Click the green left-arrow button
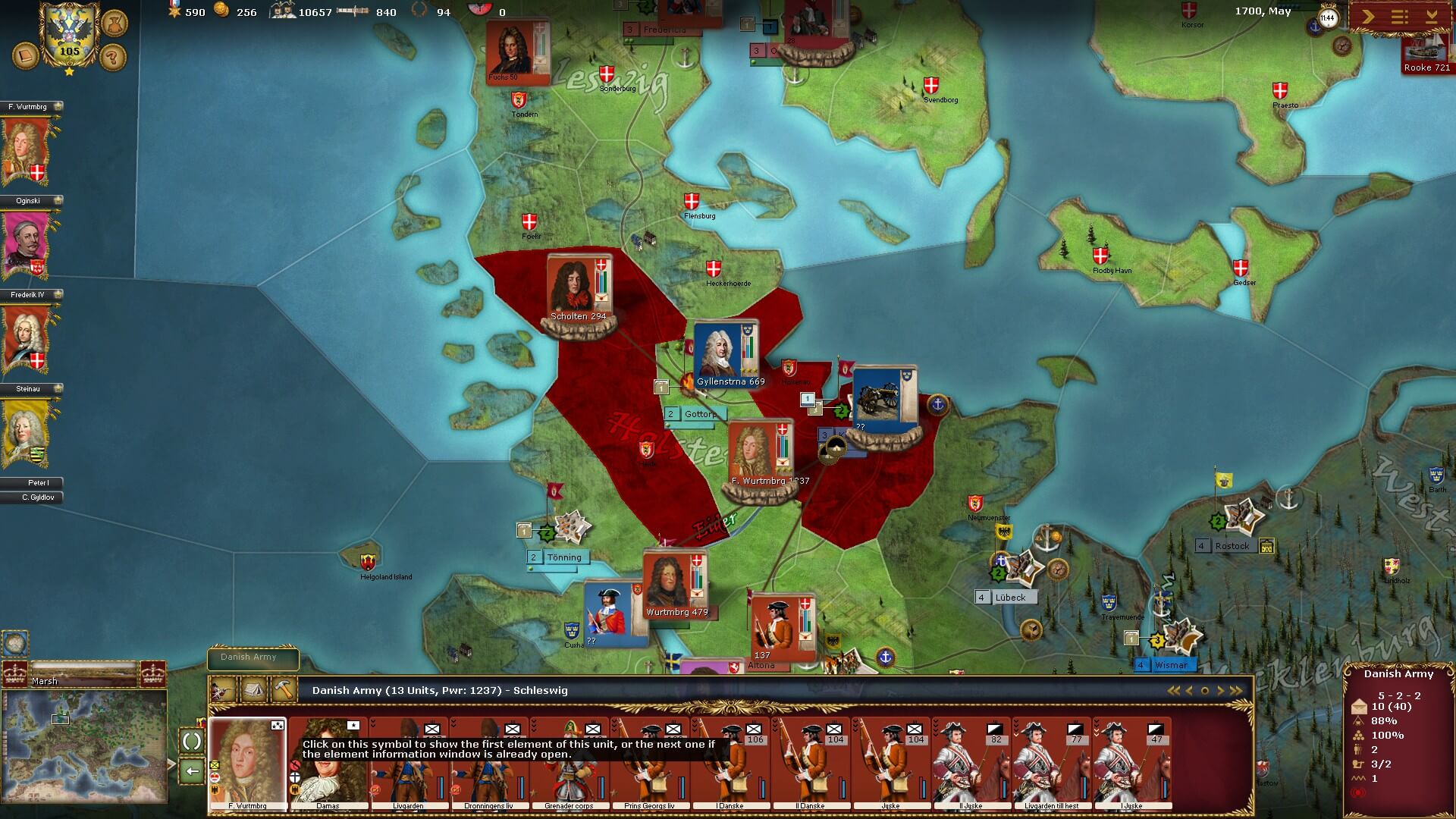The width and height of the screenshot is (1456, 819). (193, 771)
